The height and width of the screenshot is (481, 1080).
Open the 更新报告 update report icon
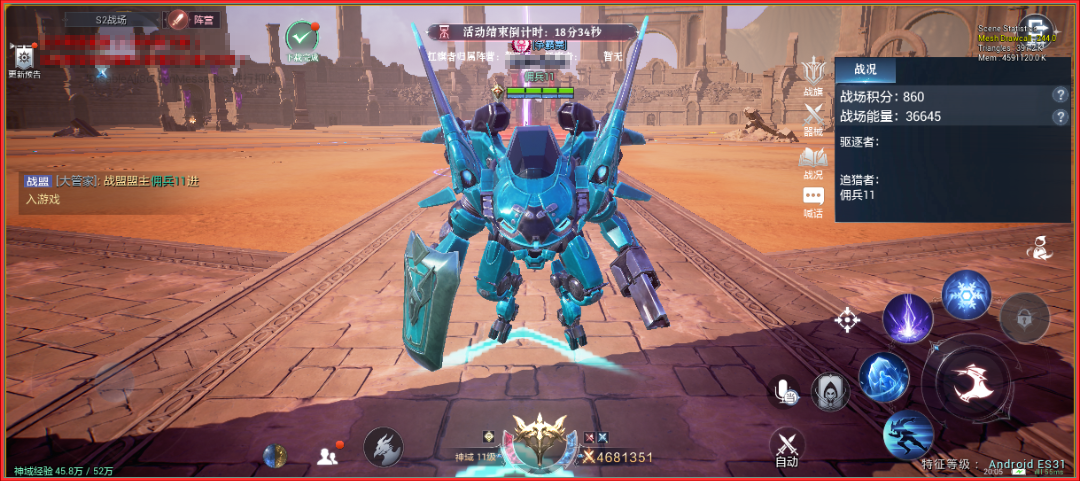point(24,59)
